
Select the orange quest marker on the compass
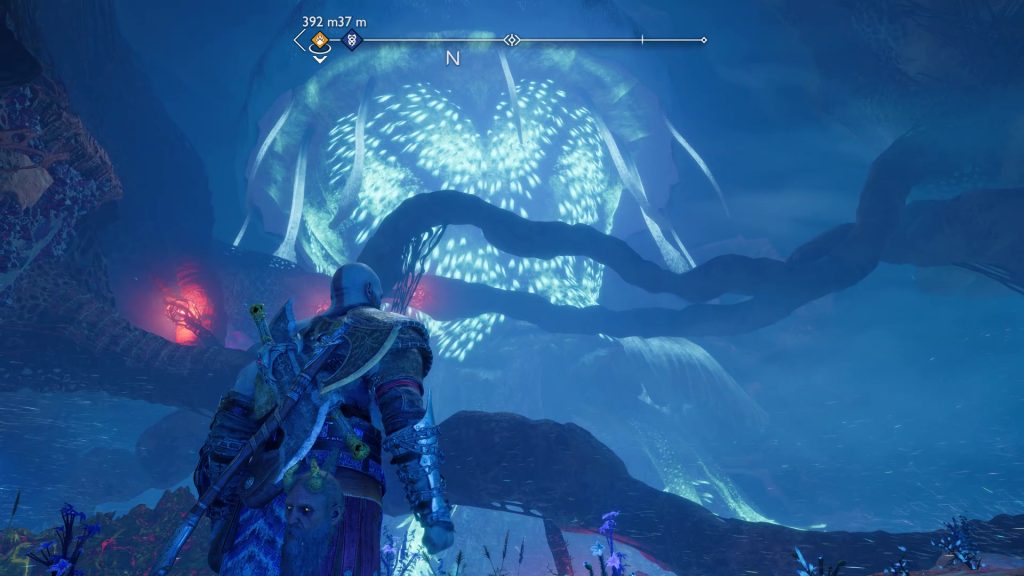point(319,41)
